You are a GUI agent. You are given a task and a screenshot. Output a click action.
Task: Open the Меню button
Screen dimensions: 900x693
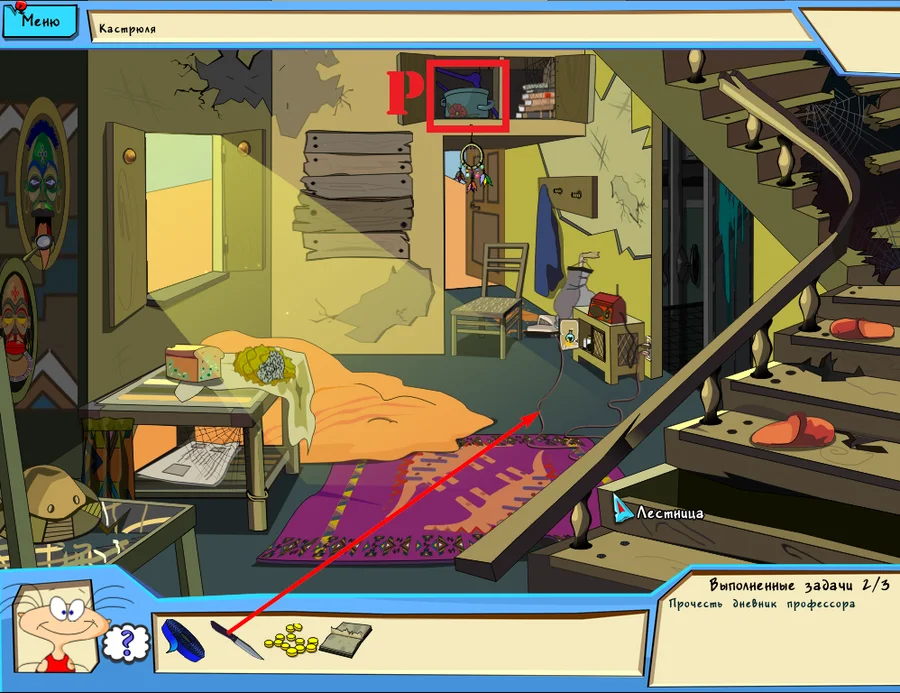[x=39, y=20]
